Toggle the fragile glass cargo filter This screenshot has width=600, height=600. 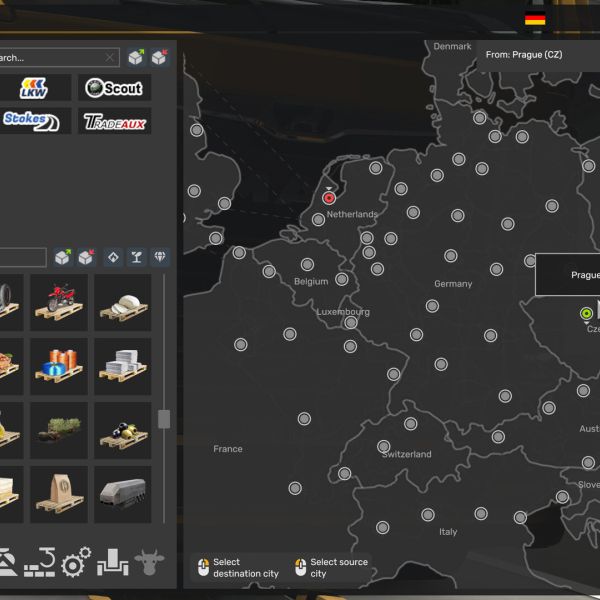(136, 257)
